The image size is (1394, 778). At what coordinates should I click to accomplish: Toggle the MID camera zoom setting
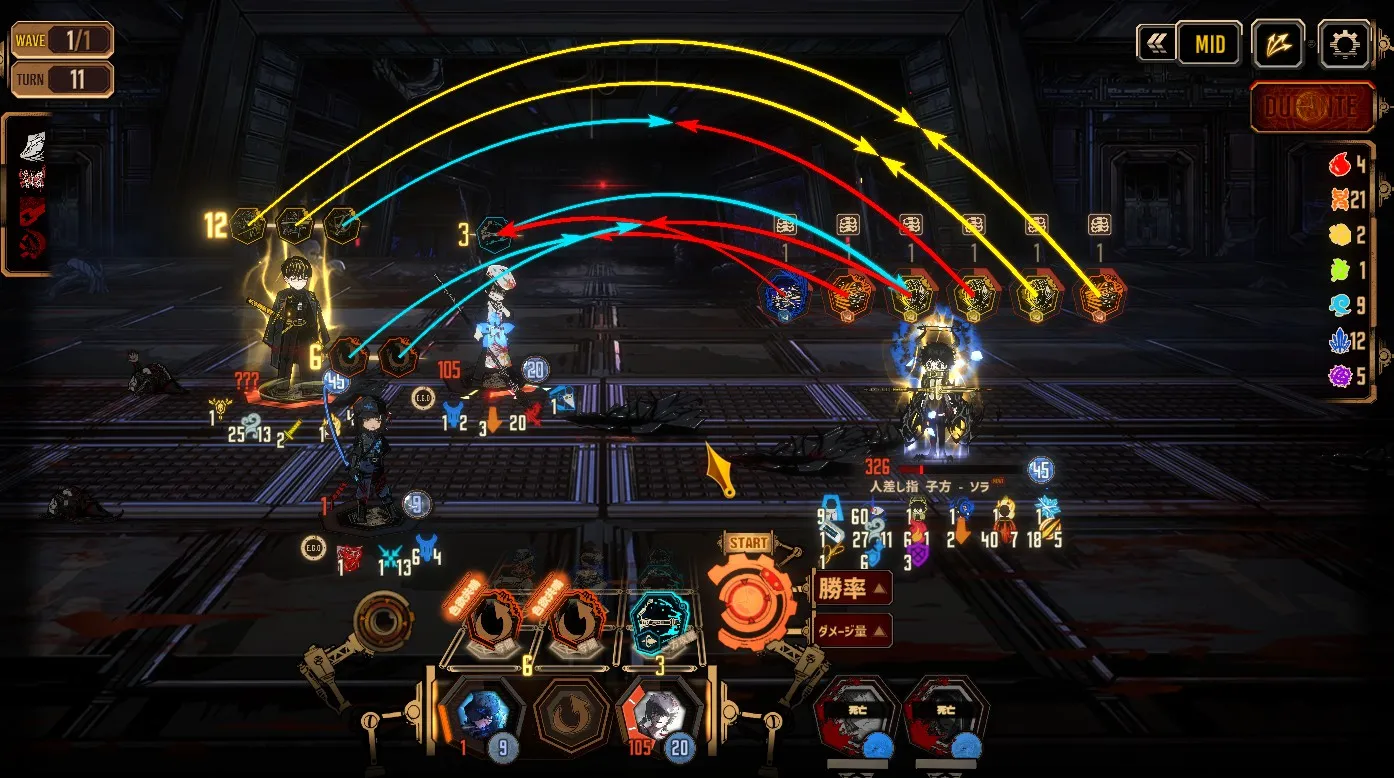[x=1208, y=44]
